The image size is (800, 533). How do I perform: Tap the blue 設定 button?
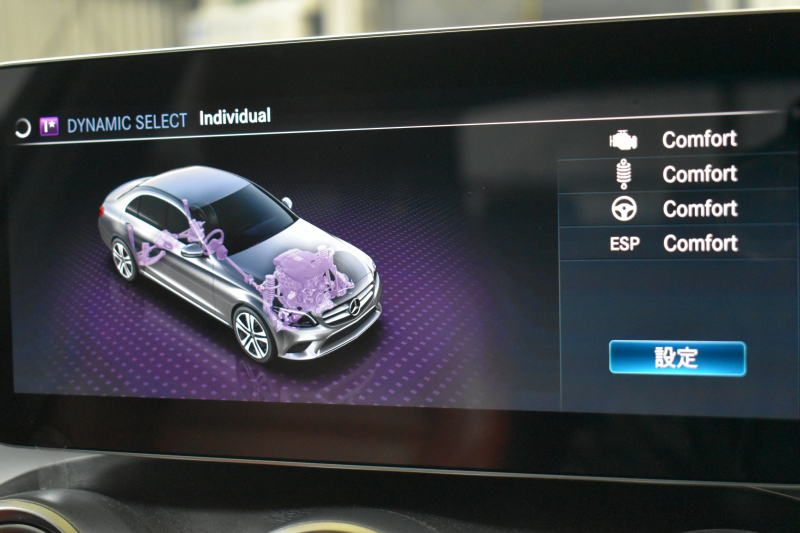pos(677,357)
